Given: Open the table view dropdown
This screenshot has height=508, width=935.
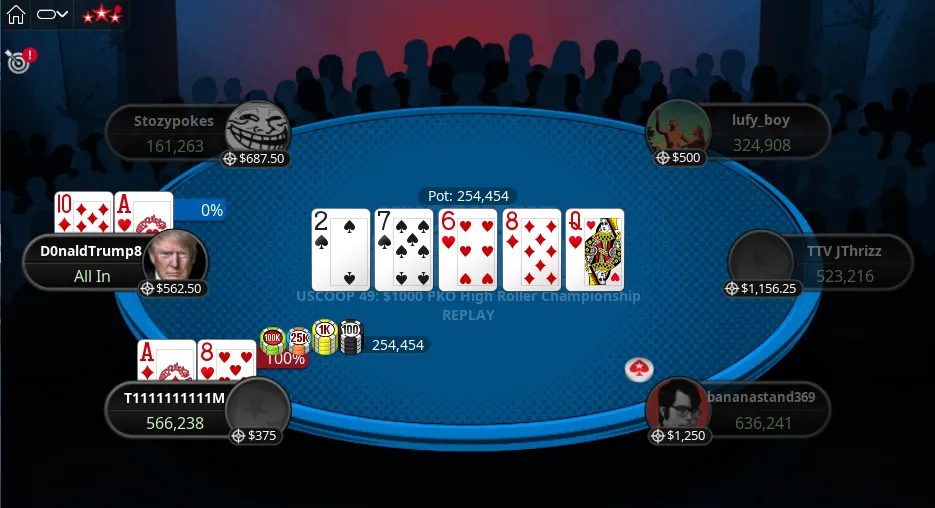Looking at the screenshot, I should click(x=52, y=14).
